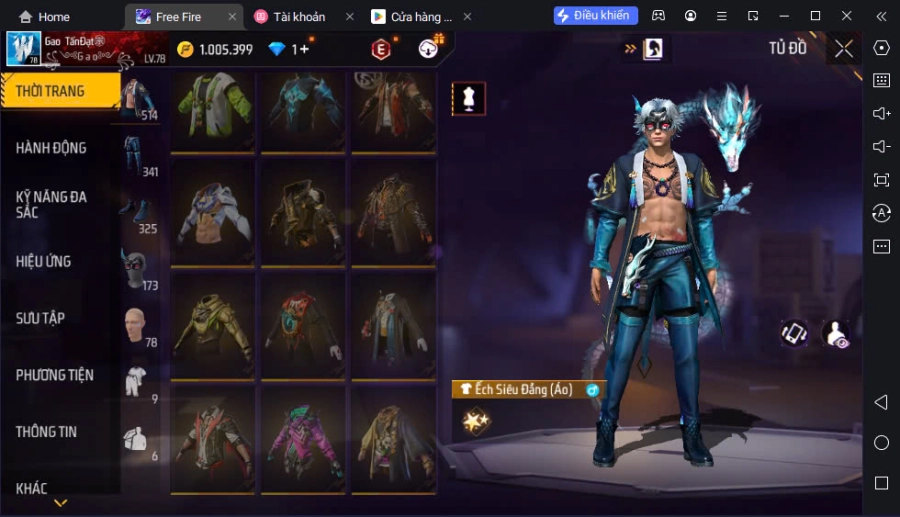Close the Tủ Đồ wardrobe screen
Screen dimensions: 900x517
click(x=844, y=48)
